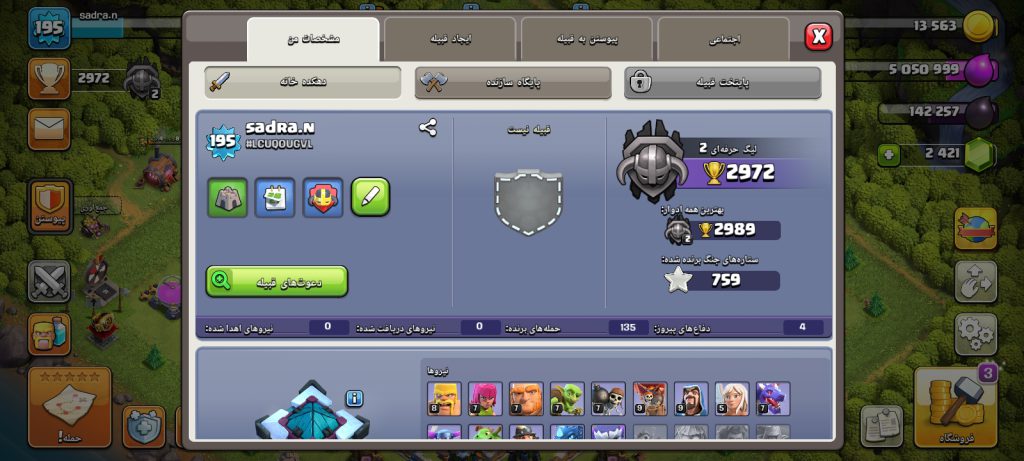Viewport: 1024px width, 461px height.
Task: Edit profile with the green pencil button
Action: tap(370, 197)
